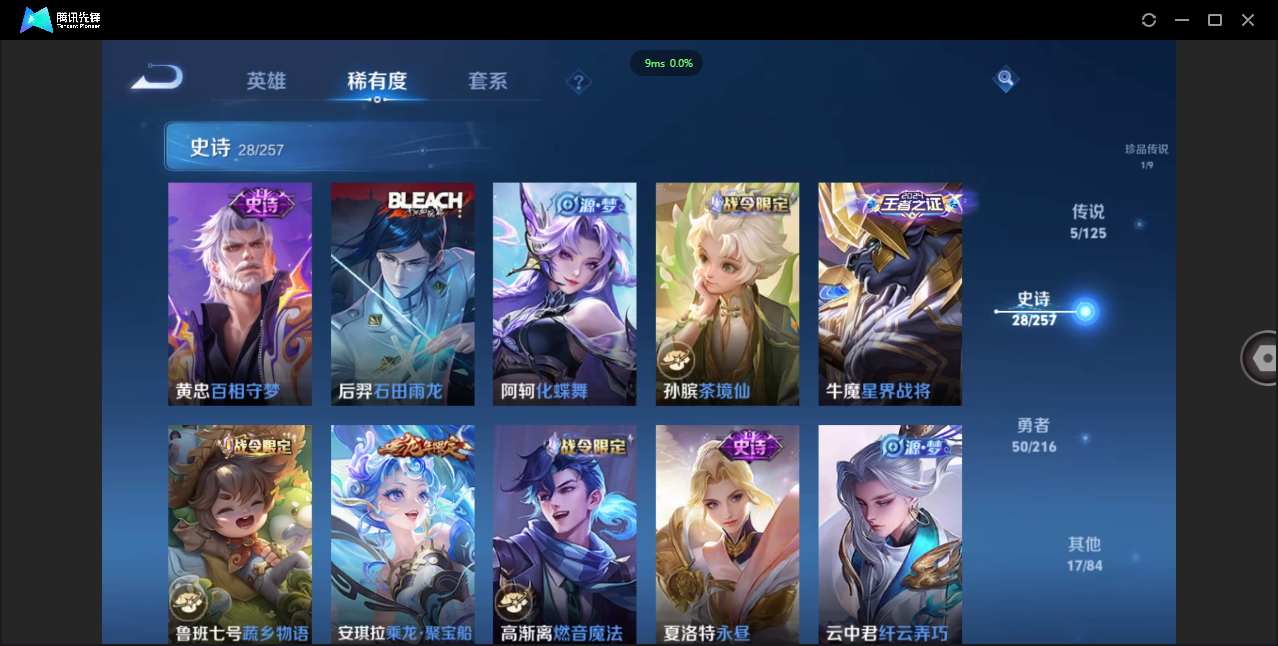
Task: Open the magnifier search icon
Action: [1006, 79]
